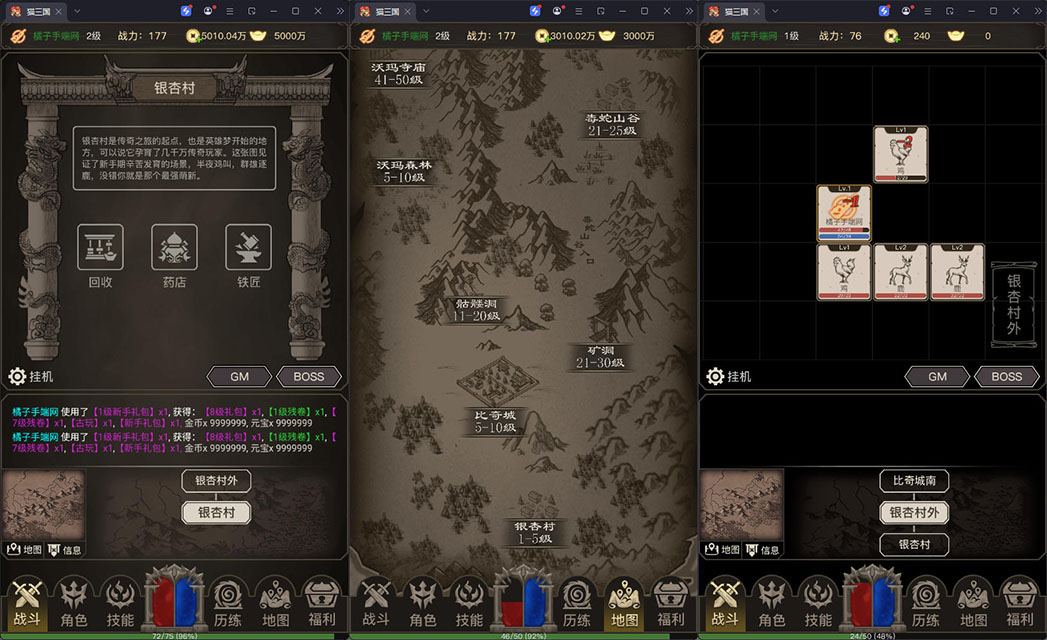Travel to 比奇城南 area
The height and width of the screenshot is (640, 1047).
coord(913,481)
